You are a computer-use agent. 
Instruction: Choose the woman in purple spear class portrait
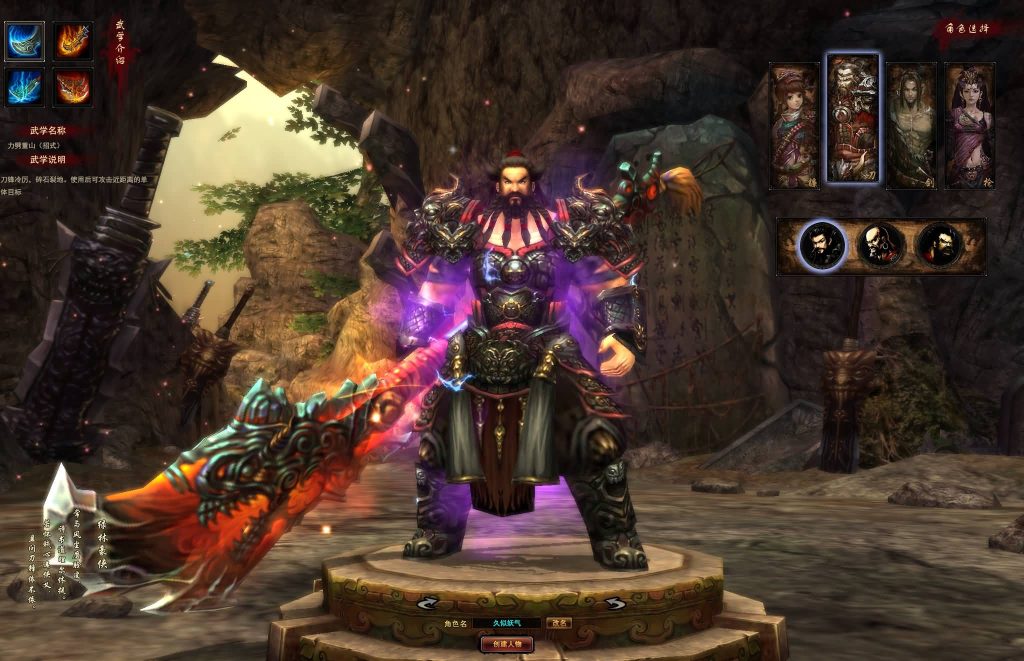click(969, 125)
